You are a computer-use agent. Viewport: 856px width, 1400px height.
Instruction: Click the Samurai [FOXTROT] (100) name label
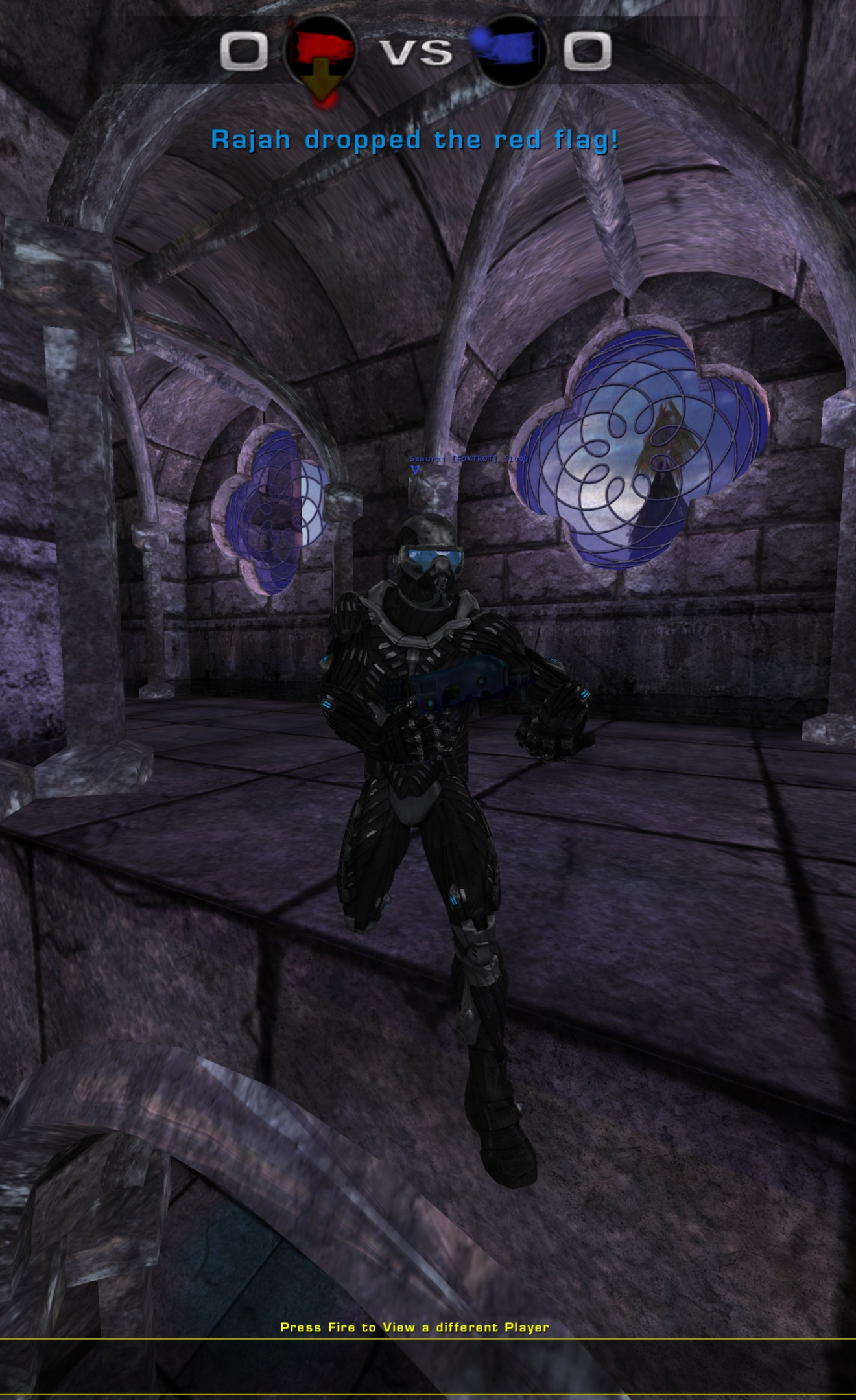(x=470, y=458)
